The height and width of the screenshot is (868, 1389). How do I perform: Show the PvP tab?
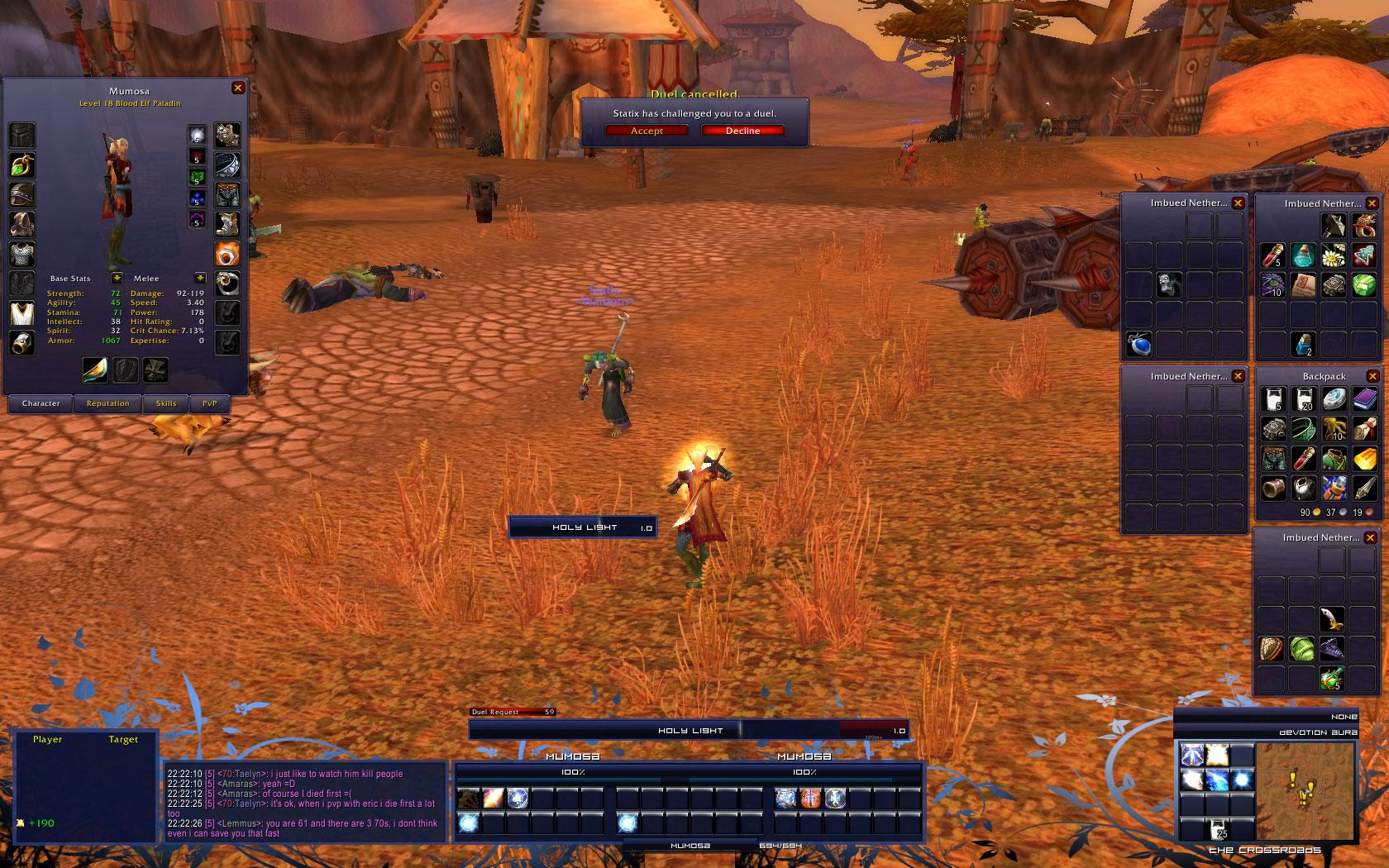tap(210, 403)
